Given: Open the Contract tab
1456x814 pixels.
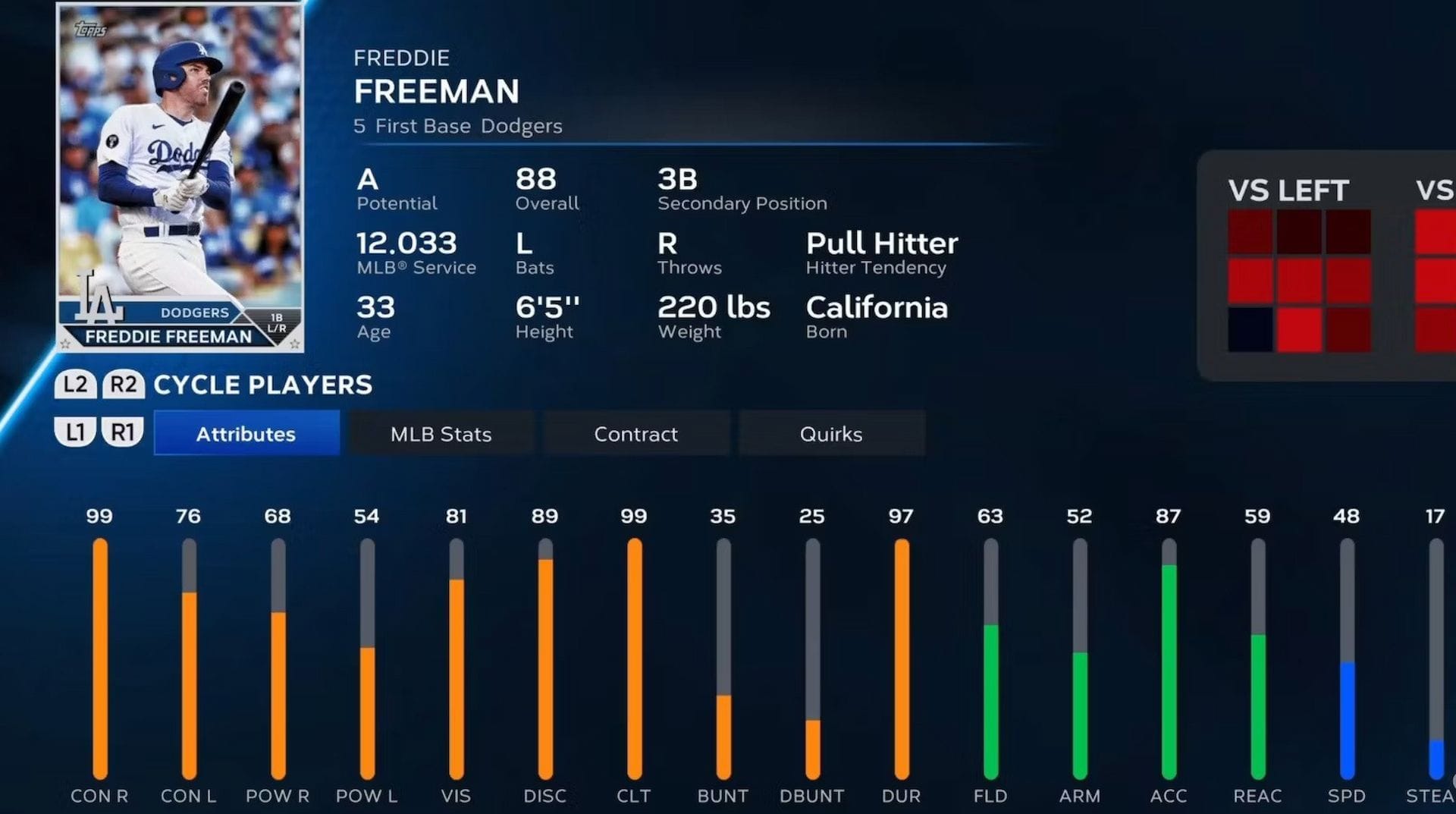Looking at the screenshot, I should pos(635,433).
